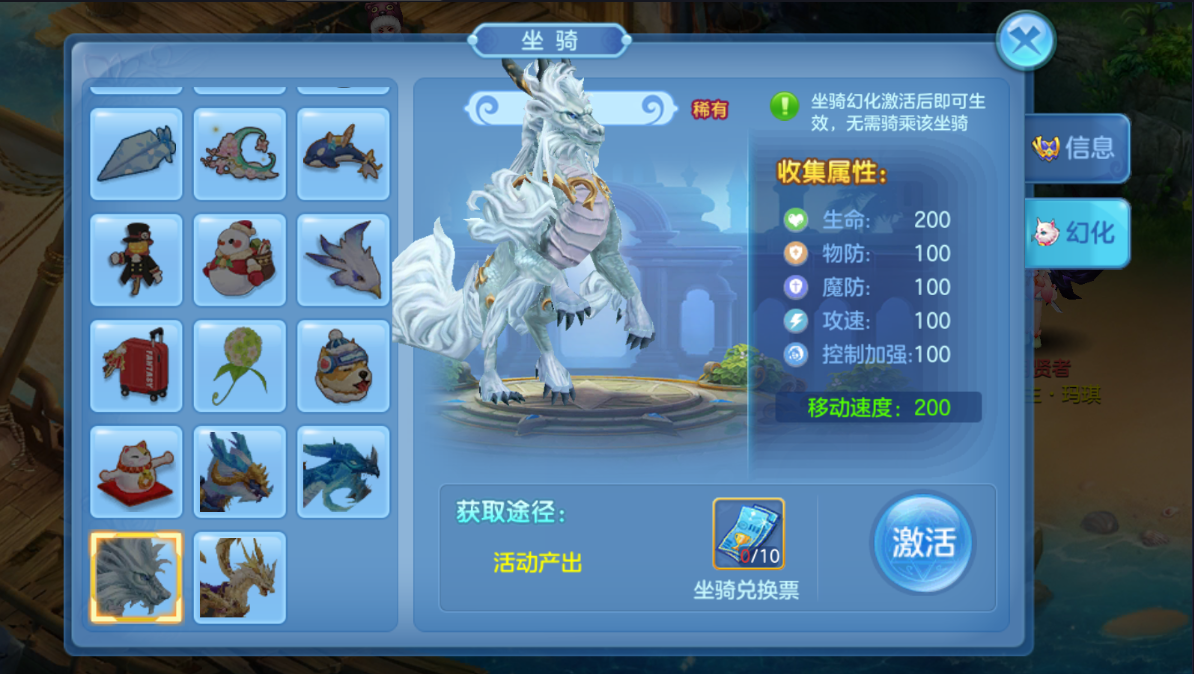Select the purple wing mount

click(343, 260)
